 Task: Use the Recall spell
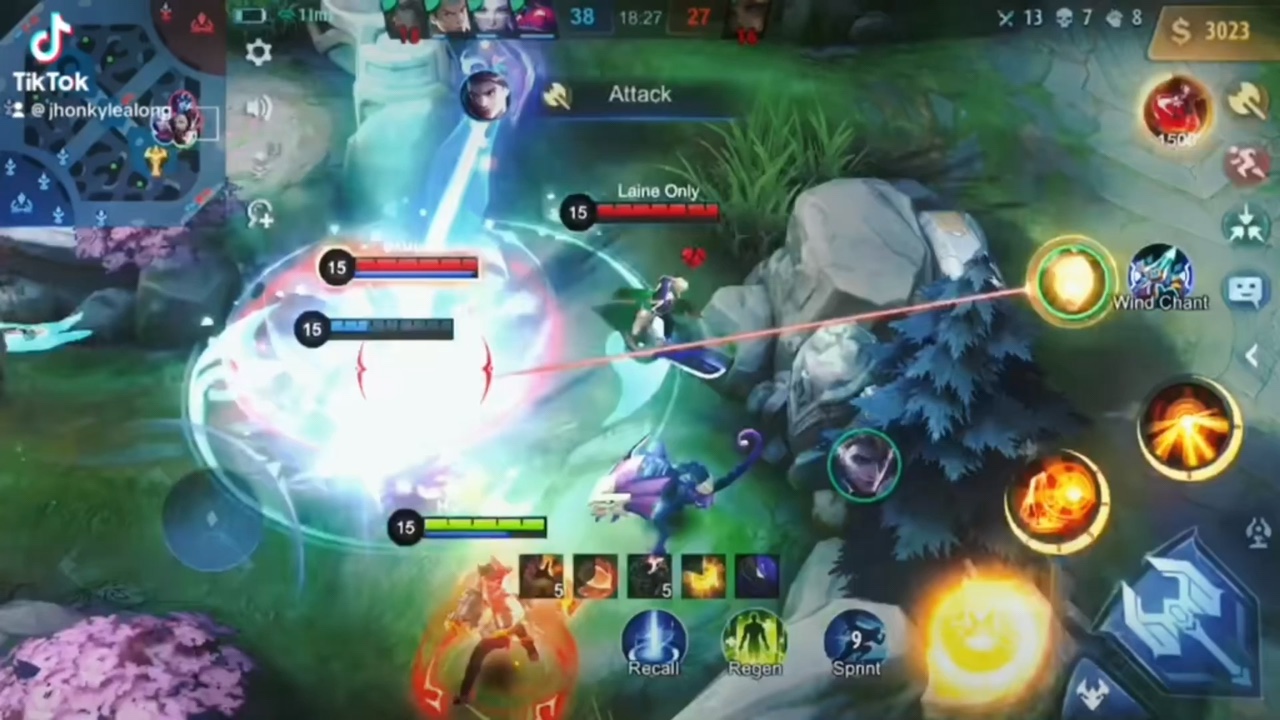(654, 640)
